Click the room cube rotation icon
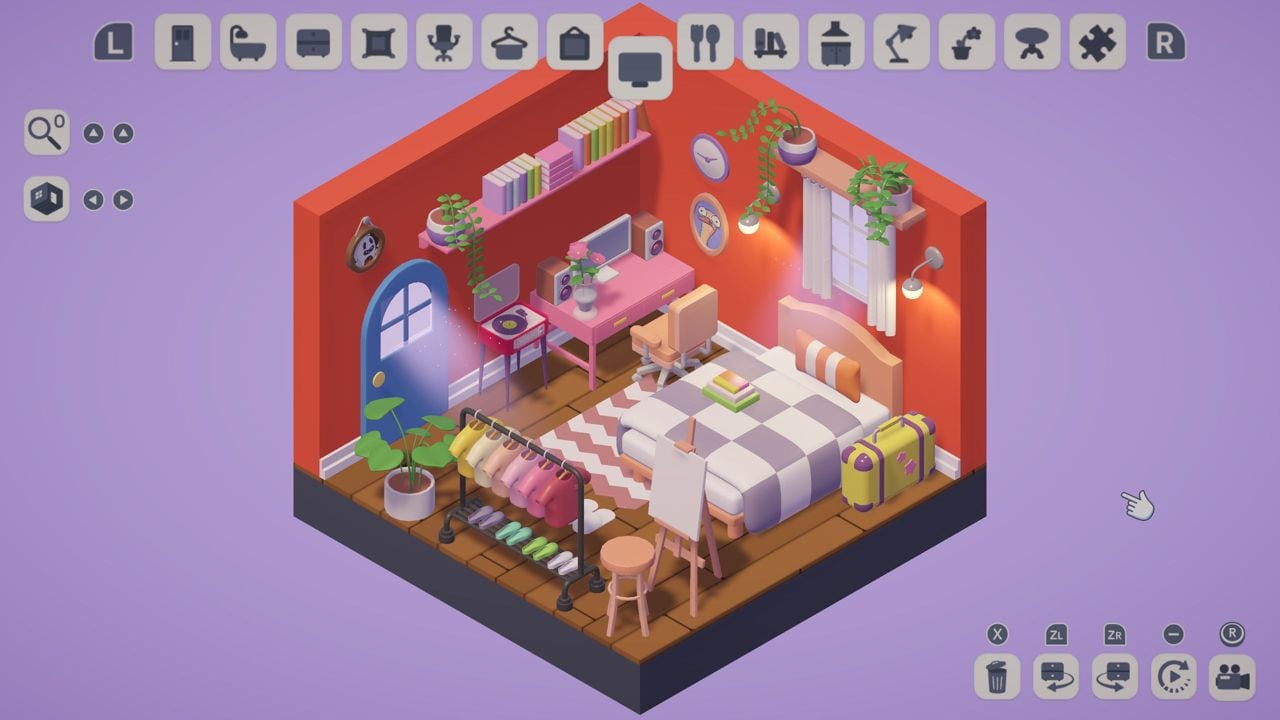The width and height of the screenshot is (1280, 720). [x=46, y=199]
